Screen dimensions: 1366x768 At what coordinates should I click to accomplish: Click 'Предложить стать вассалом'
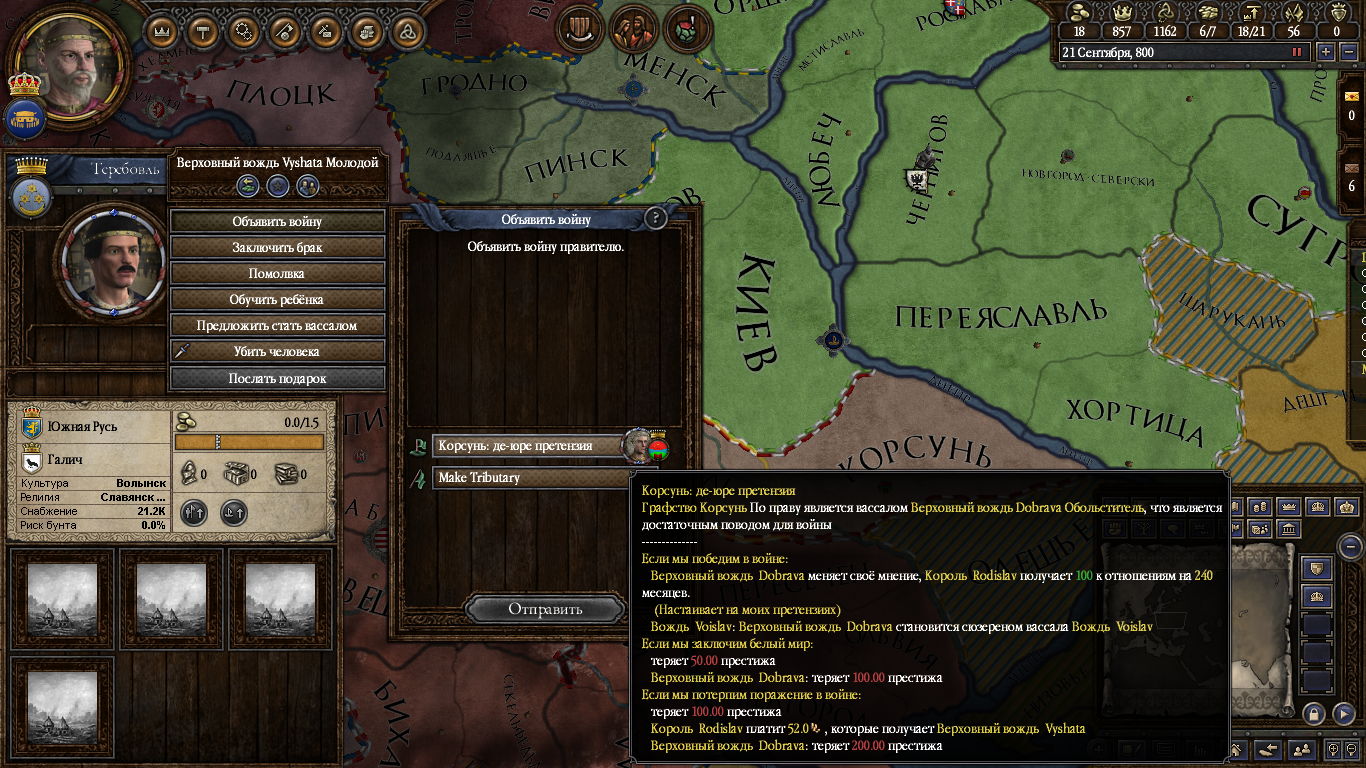277,325
